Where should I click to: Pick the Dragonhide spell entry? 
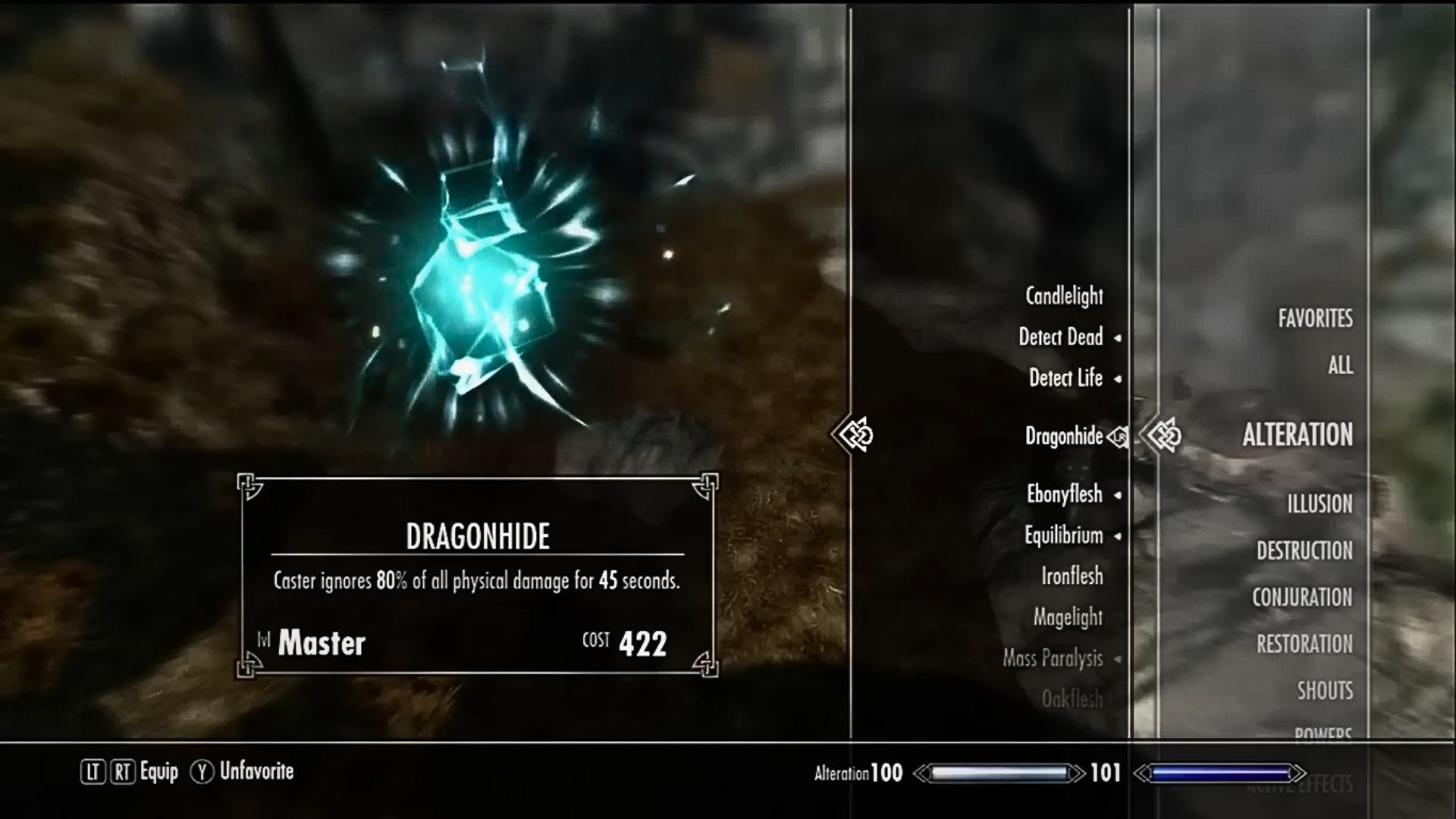pyautogui.click(x=1063, y=436)
